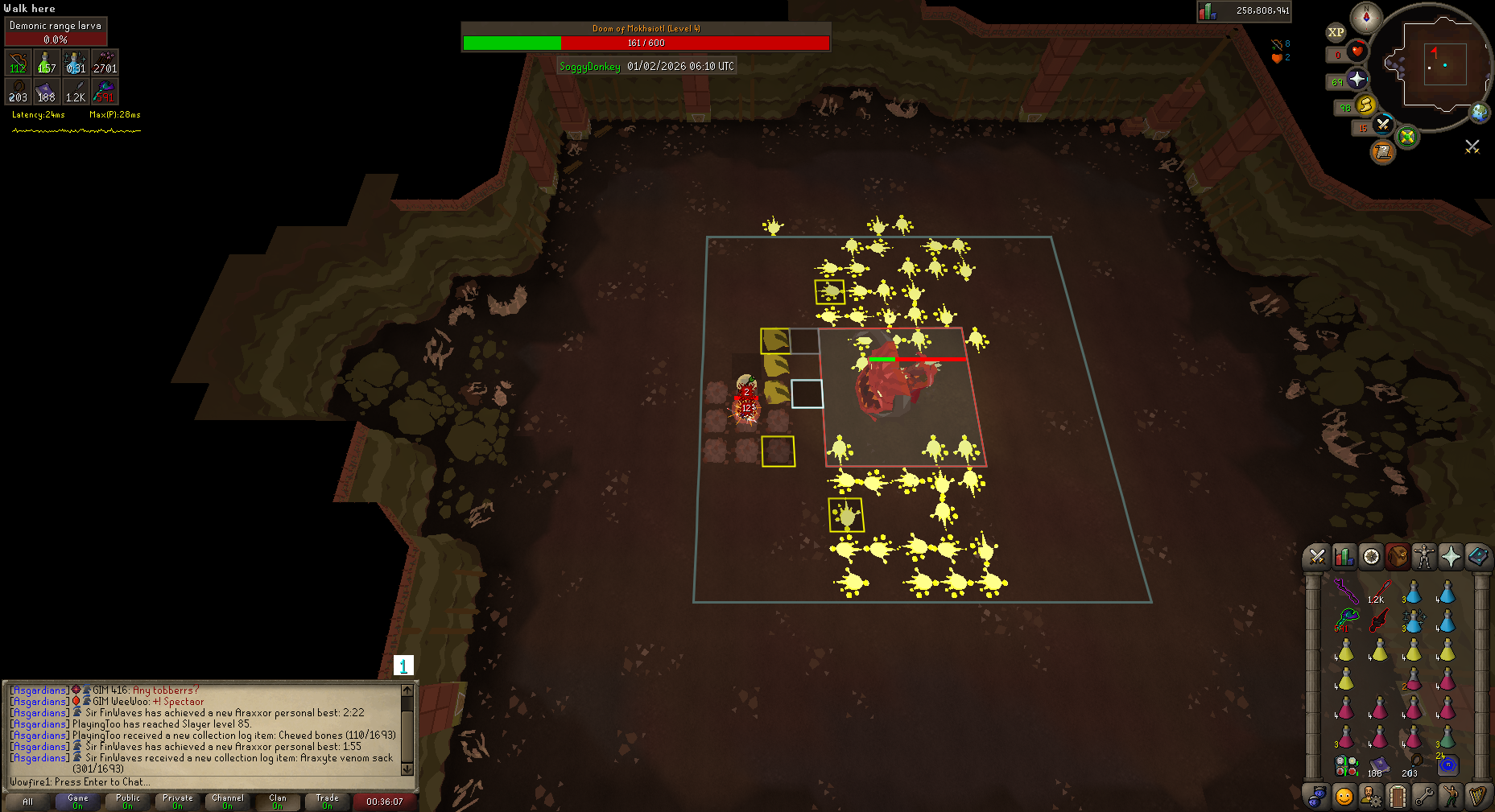Open the Logout door tab

(x=1398, y=796)
